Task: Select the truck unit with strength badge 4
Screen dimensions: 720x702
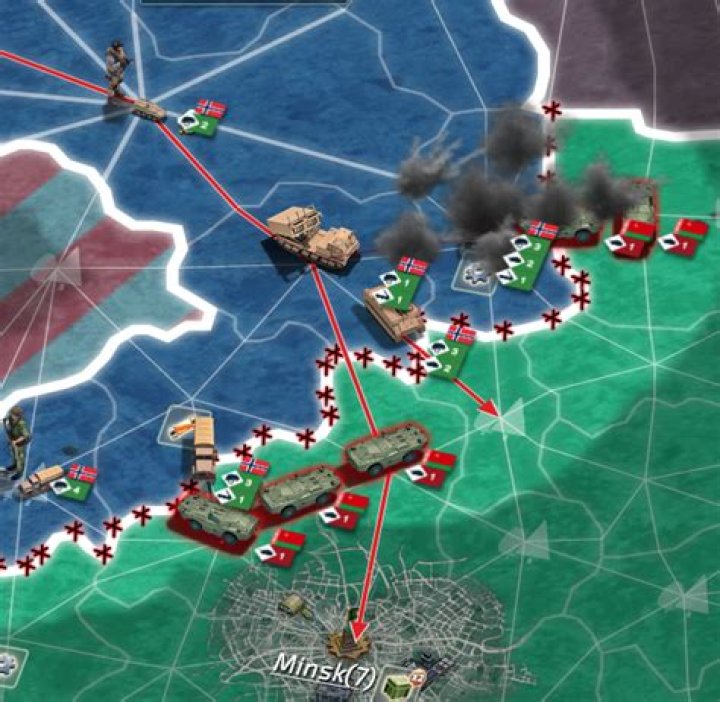Action: click(42, 481)
